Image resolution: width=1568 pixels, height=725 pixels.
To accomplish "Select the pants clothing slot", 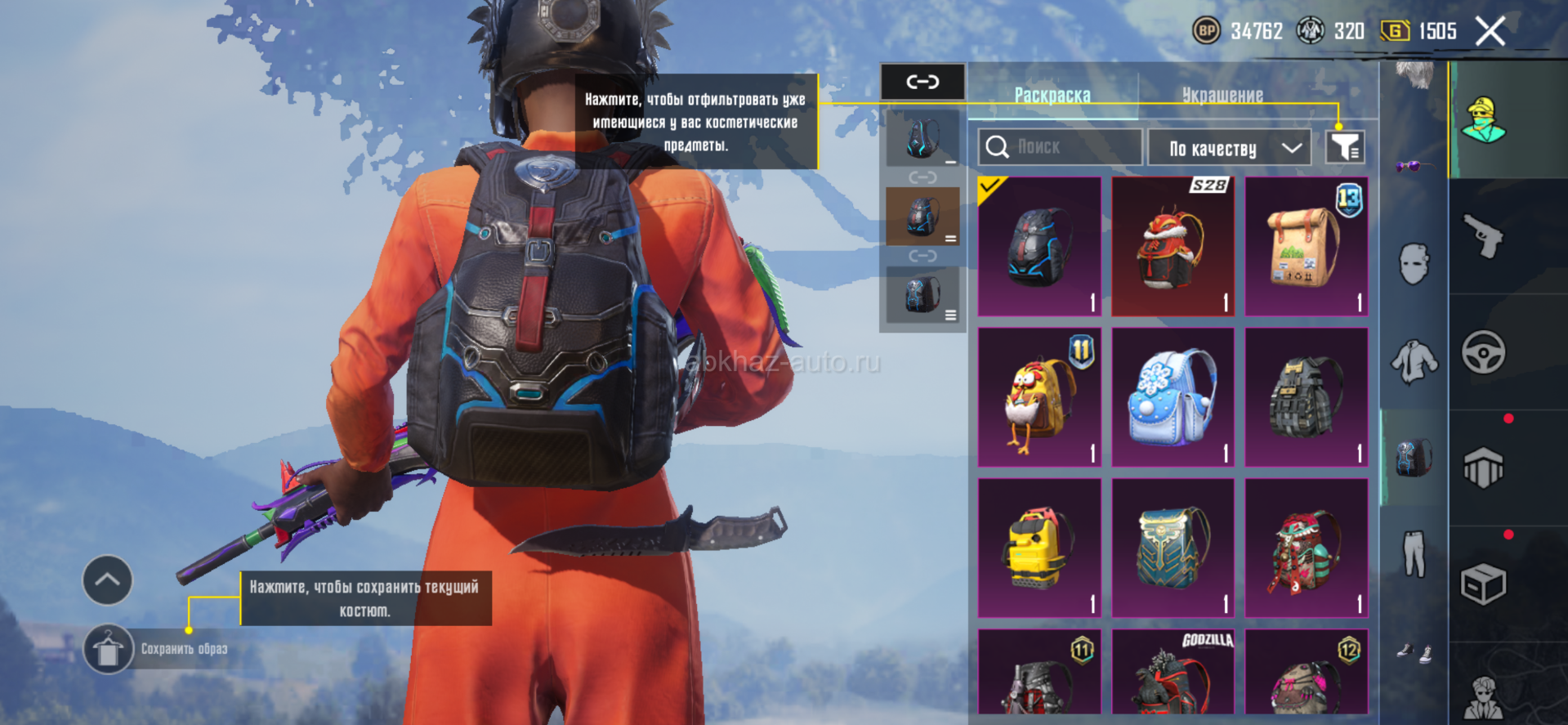I will 1414,553.
